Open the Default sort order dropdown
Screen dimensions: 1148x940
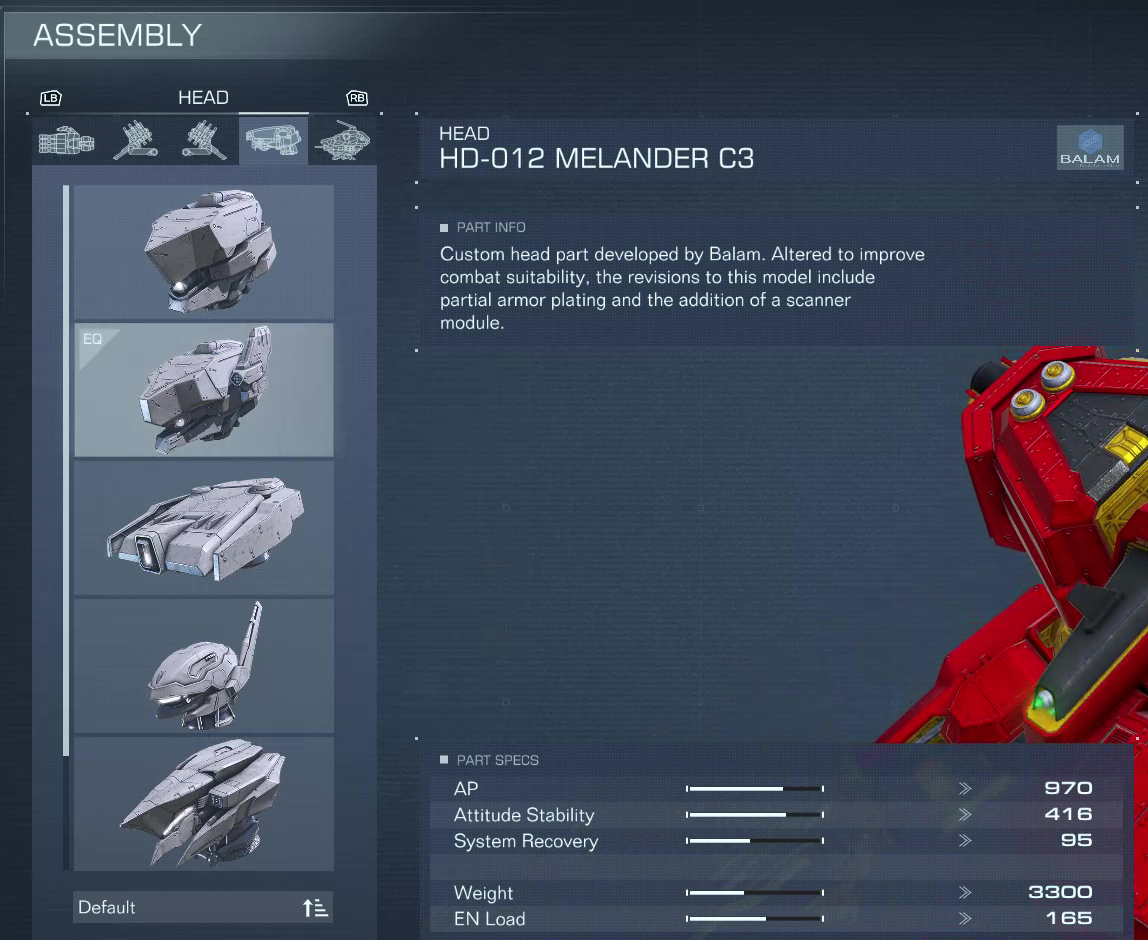pyautogui.click(x=204, y=907)
